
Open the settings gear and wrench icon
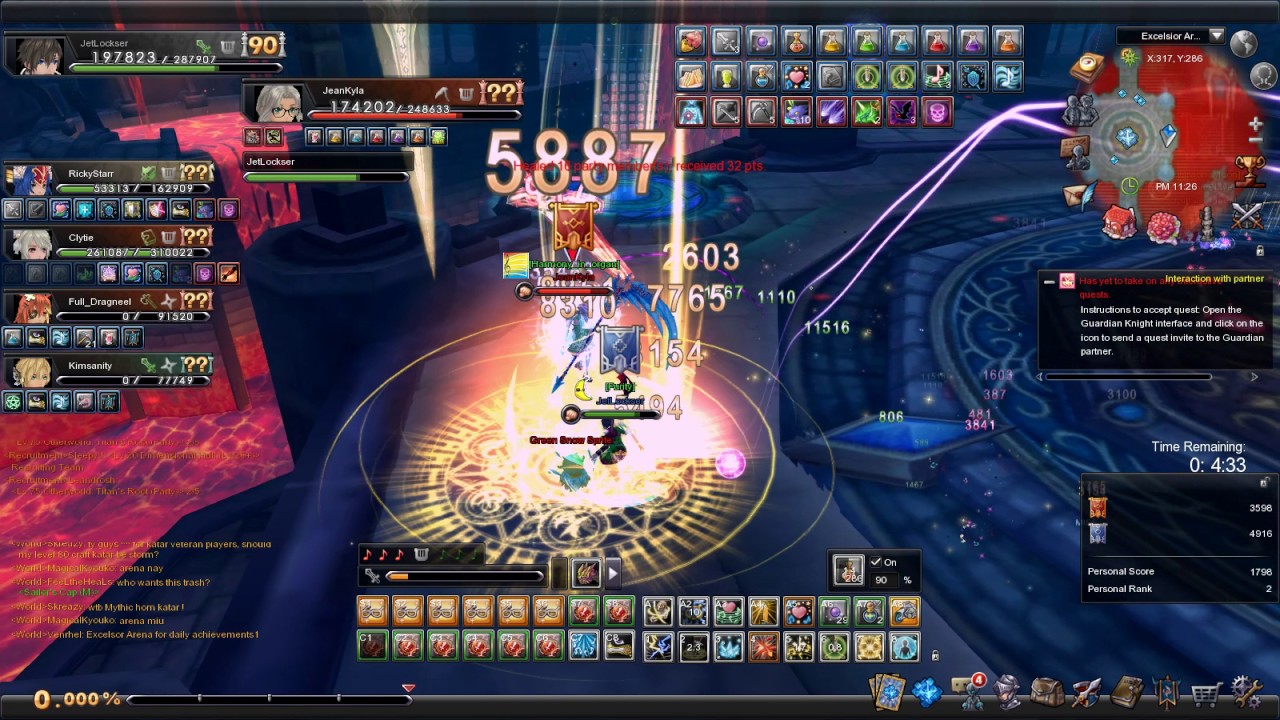1246,691
